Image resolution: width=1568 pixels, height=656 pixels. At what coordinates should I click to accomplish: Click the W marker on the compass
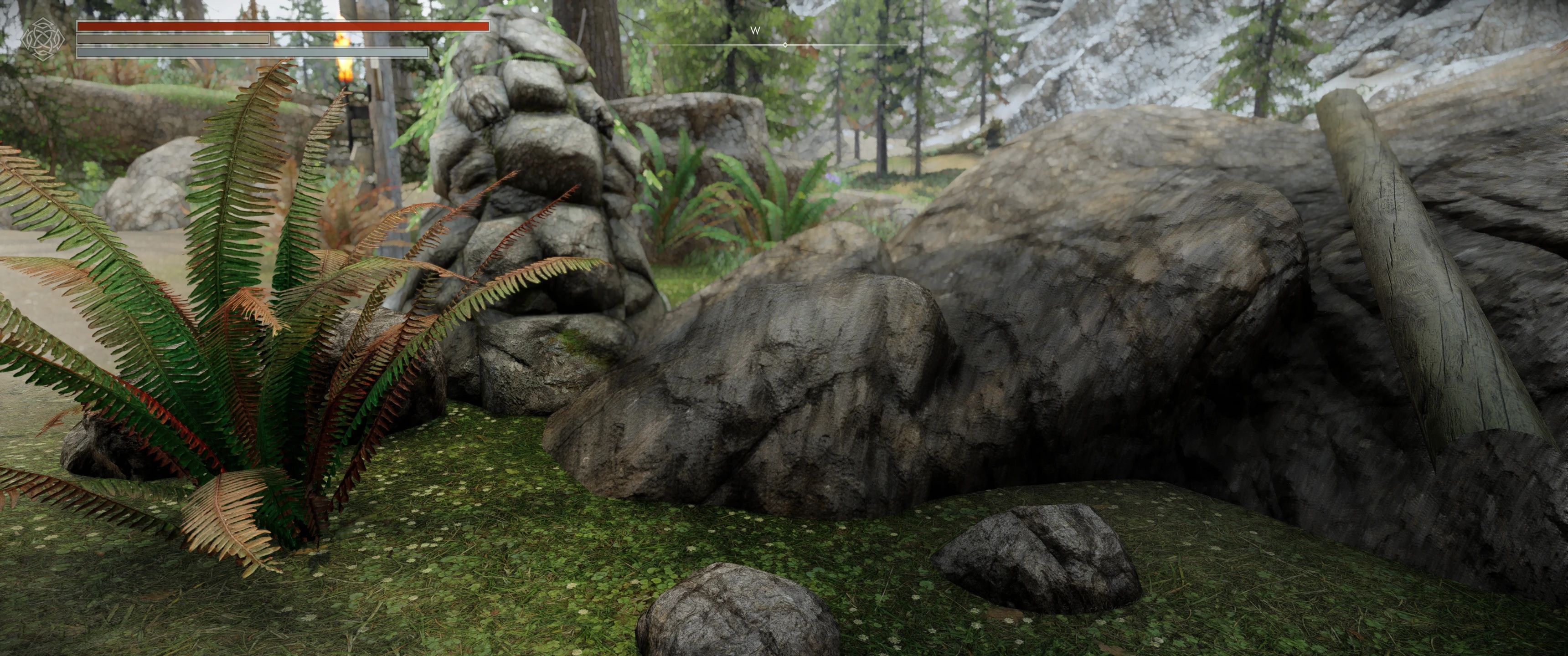click(x=755, y=31)
